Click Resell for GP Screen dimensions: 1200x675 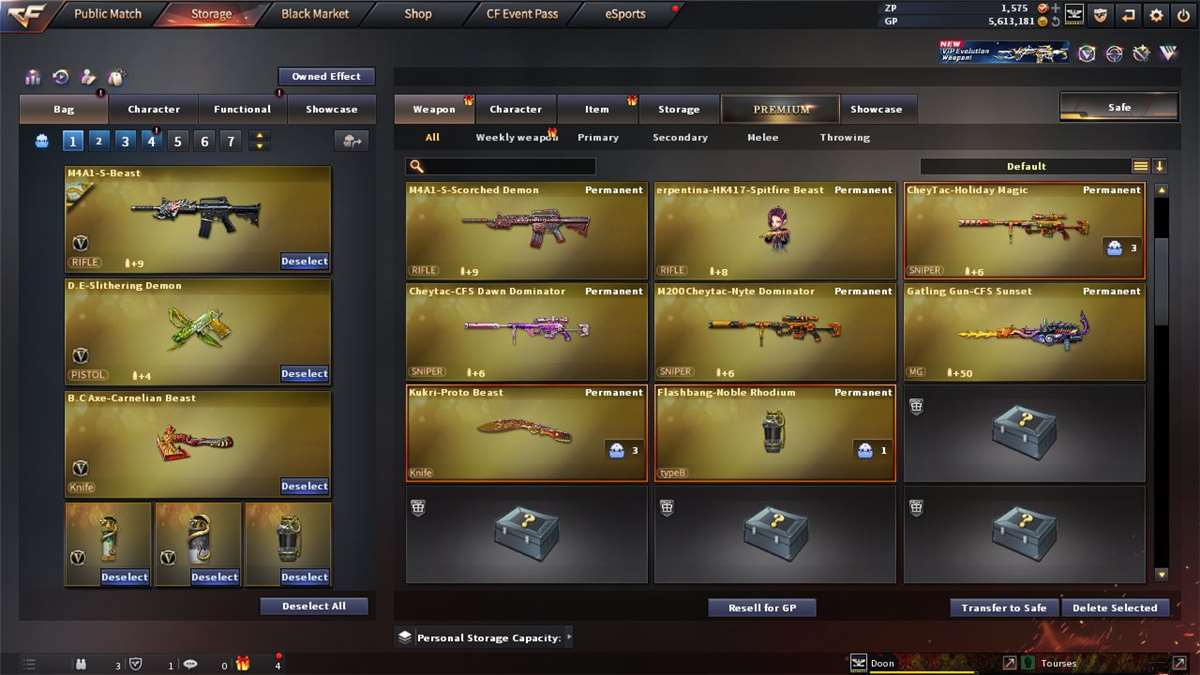click(762, 607)
